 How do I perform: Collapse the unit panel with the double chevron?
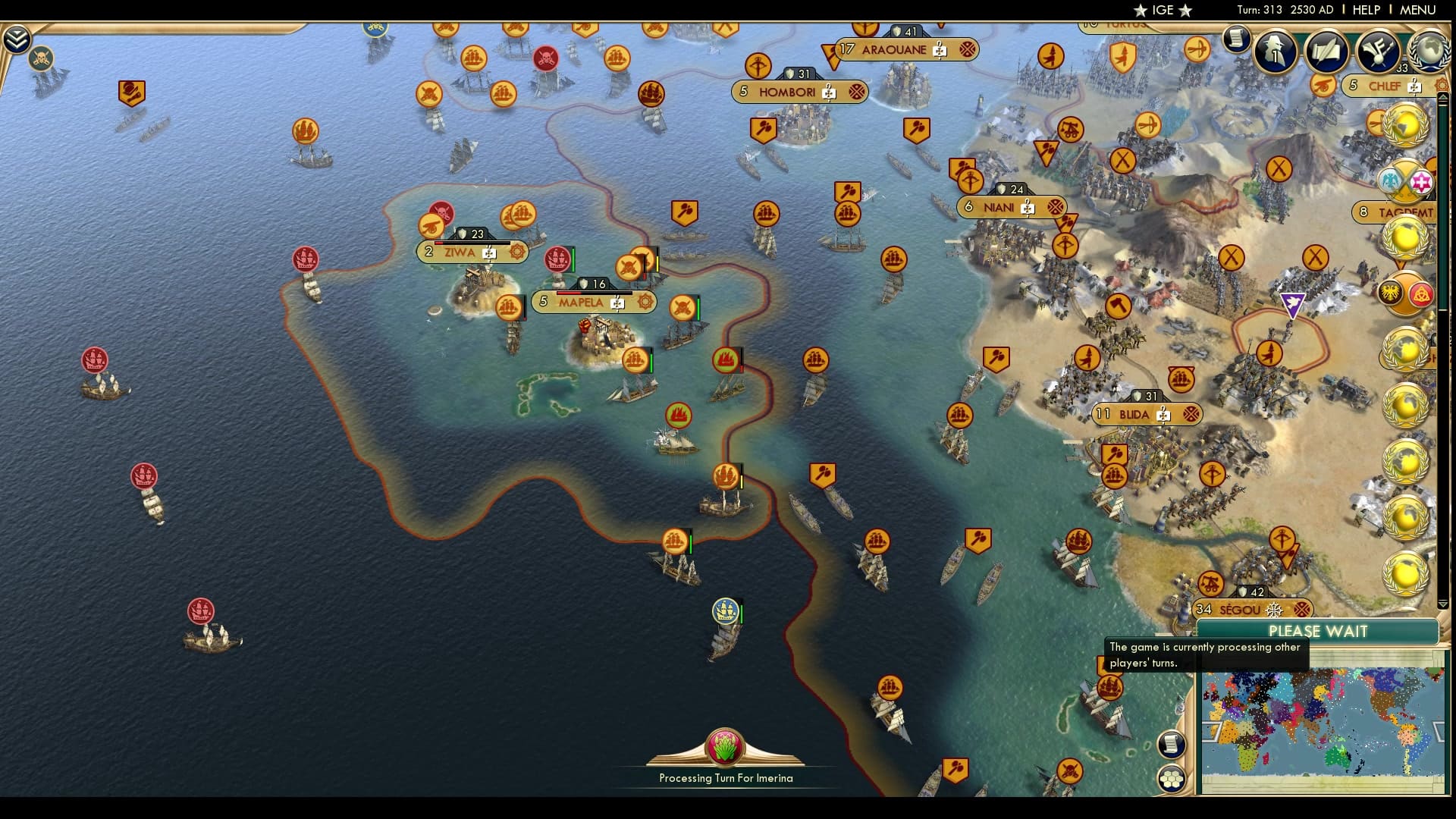pyautogui.click(x=16, y=36)
